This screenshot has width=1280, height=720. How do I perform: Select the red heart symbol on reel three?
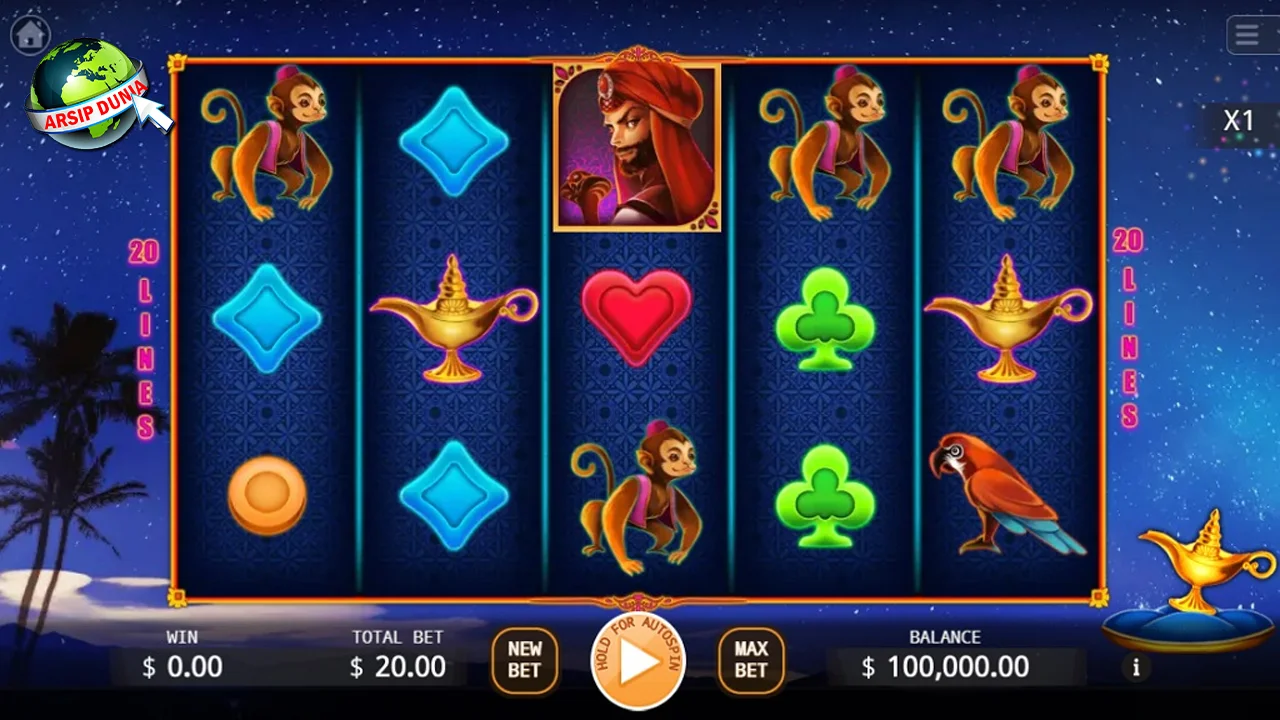[637, 315]
